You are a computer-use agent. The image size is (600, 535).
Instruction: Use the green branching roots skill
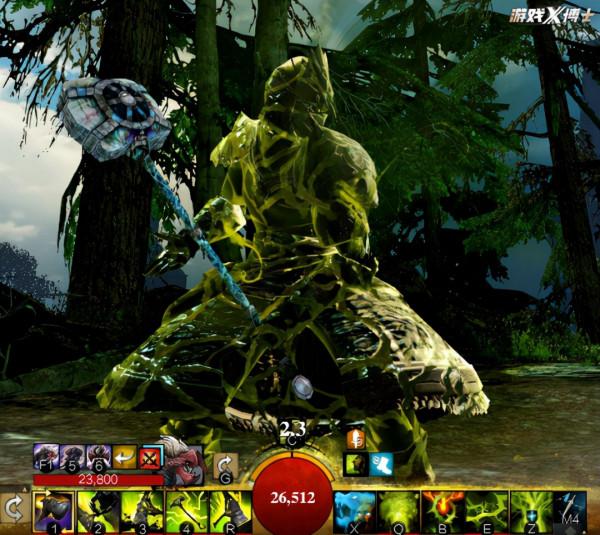pos(487,511)
